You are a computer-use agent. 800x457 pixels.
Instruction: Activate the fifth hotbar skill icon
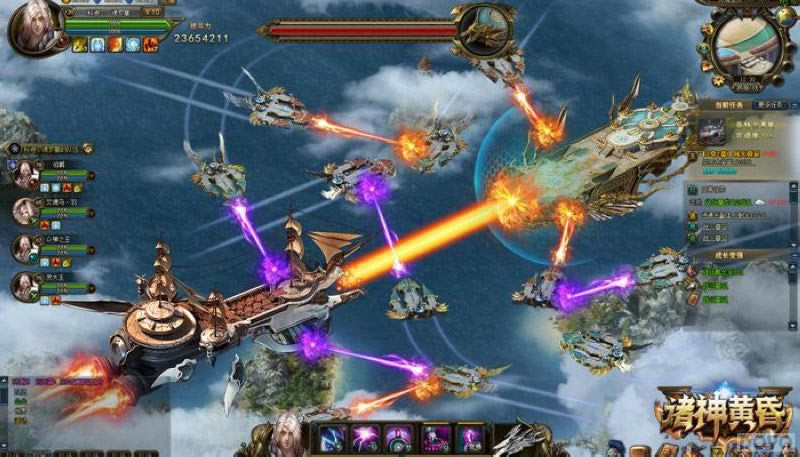[x=469, y=438]
